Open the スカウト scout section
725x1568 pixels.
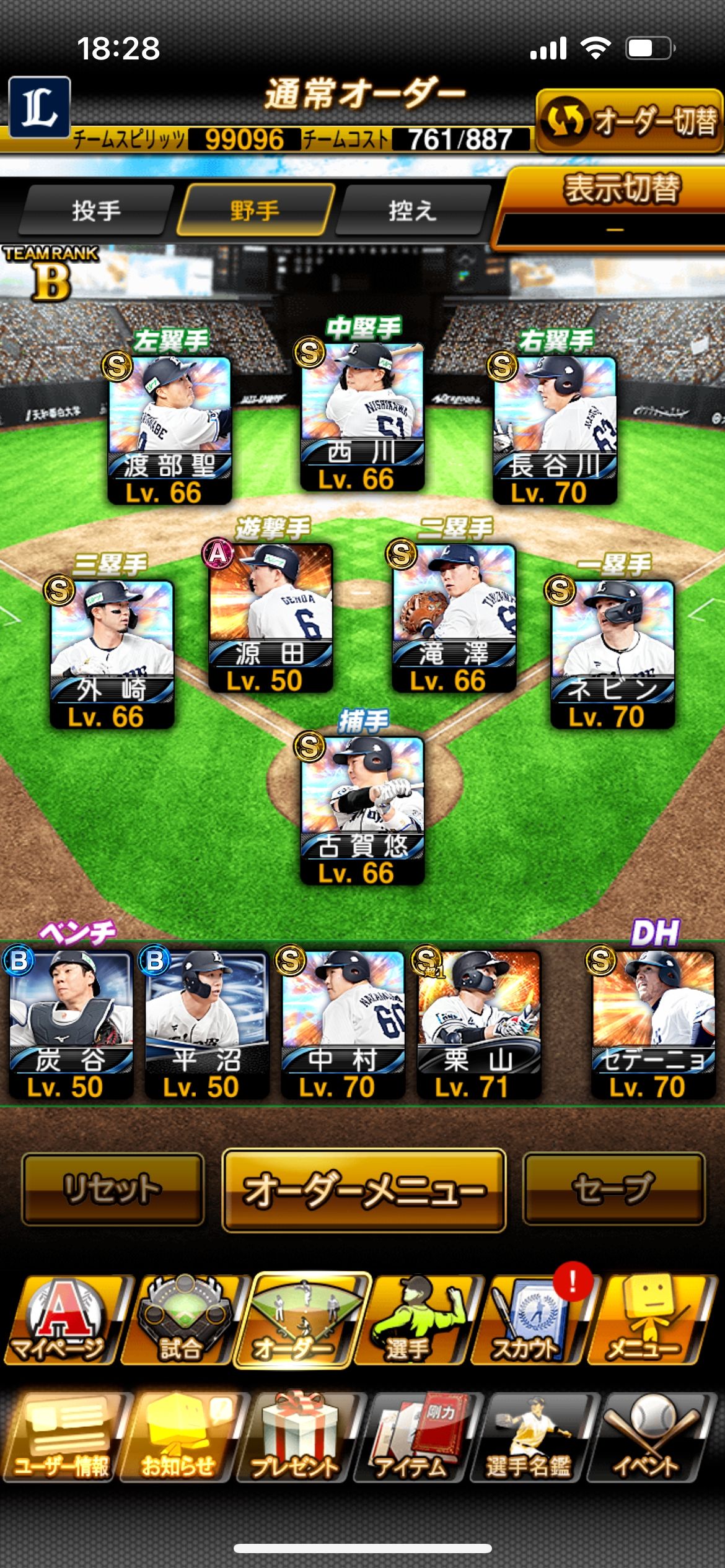click(527, 1320)
